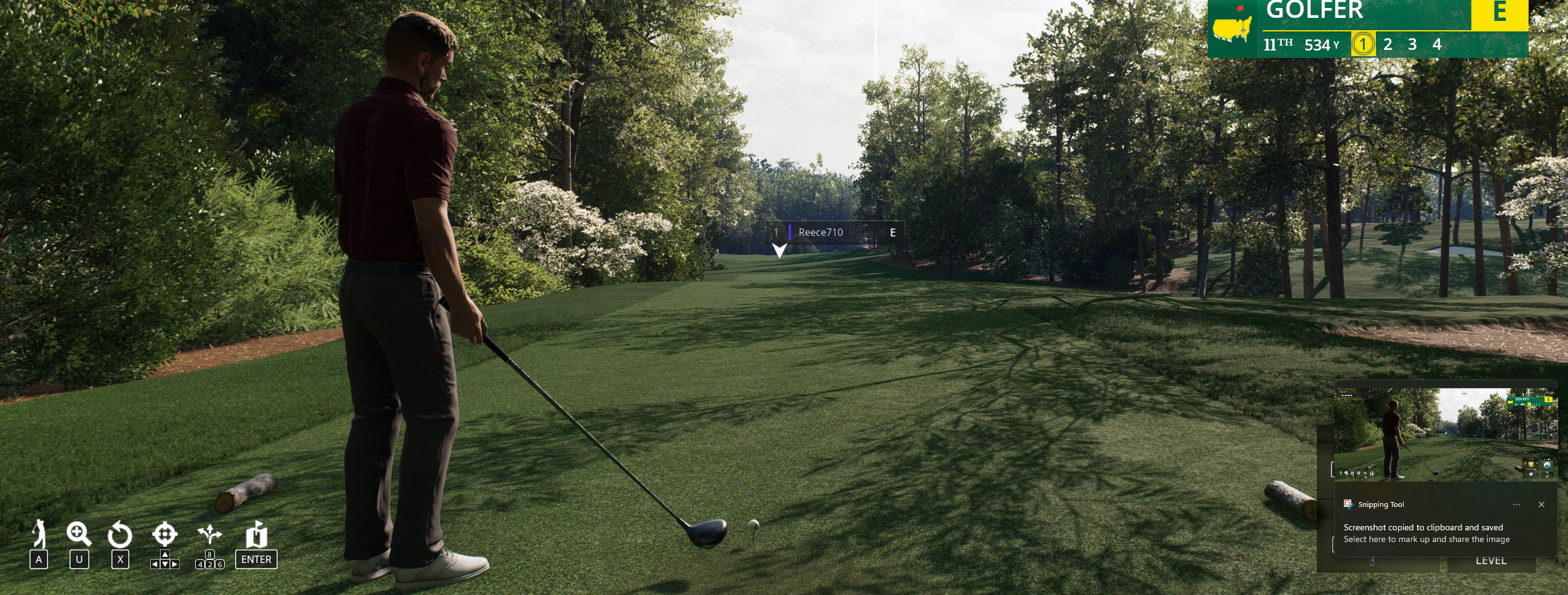
Task: Choose the crosshair aim icon
Action: point(165,533)
